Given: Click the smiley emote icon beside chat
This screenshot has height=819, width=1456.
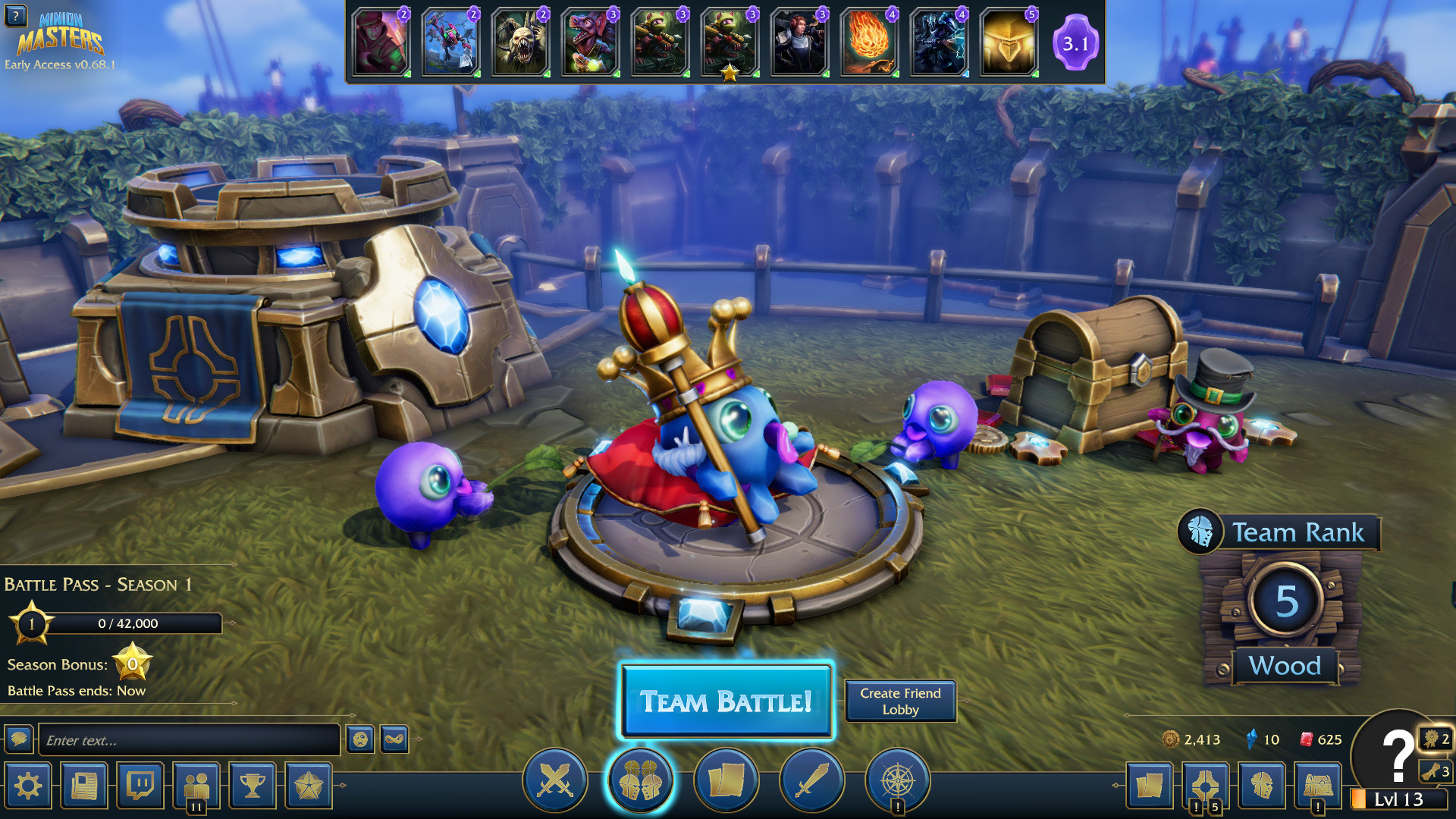Looking at the screenshot, I should tap(361, 739).
